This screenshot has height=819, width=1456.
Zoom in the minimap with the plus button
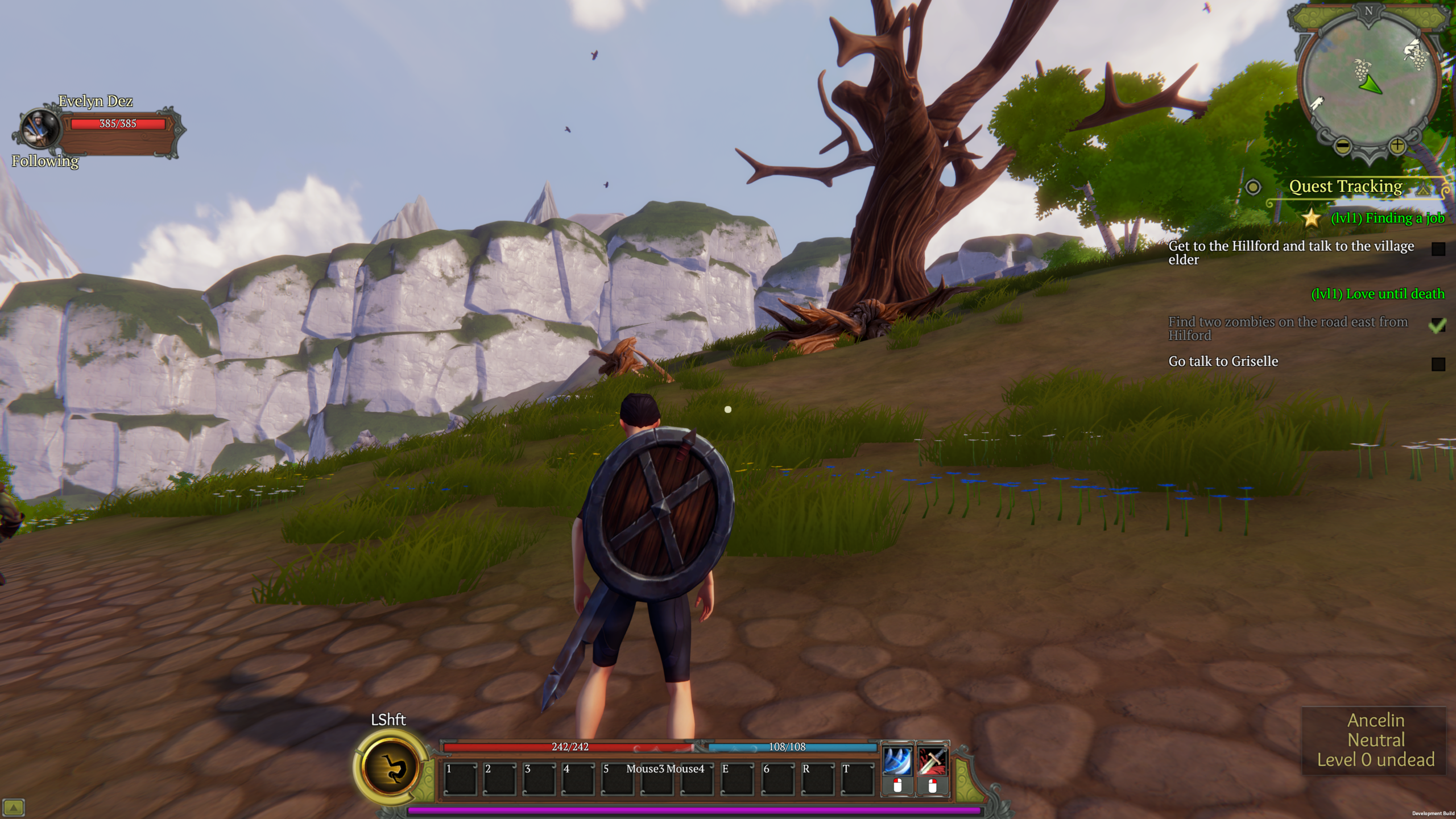pyautogui.click(x=1397, y=147)
